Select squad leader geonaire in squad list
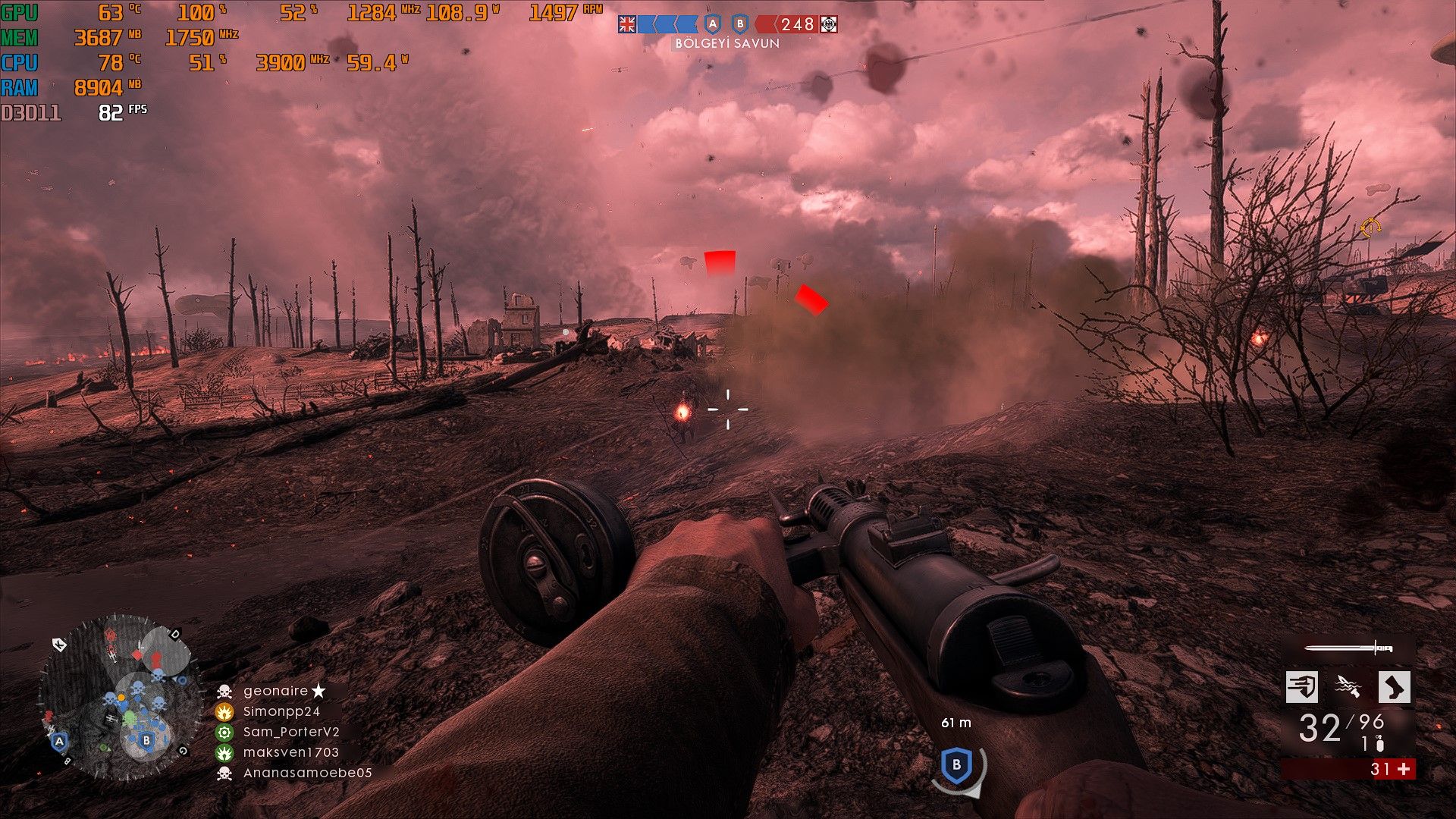Screen dimensions: 1456x819 276,691
